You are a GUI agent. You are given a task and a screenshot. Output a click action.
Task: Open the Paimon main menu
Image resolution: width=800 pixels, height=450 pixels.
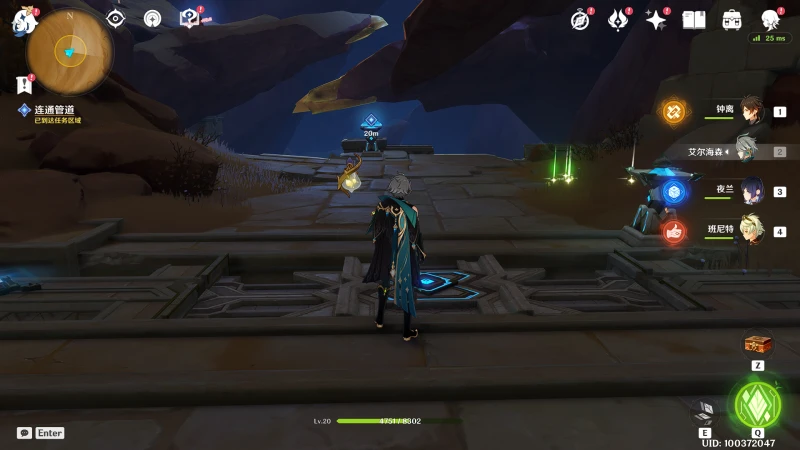pyautogui.click(x=23, y=21)
